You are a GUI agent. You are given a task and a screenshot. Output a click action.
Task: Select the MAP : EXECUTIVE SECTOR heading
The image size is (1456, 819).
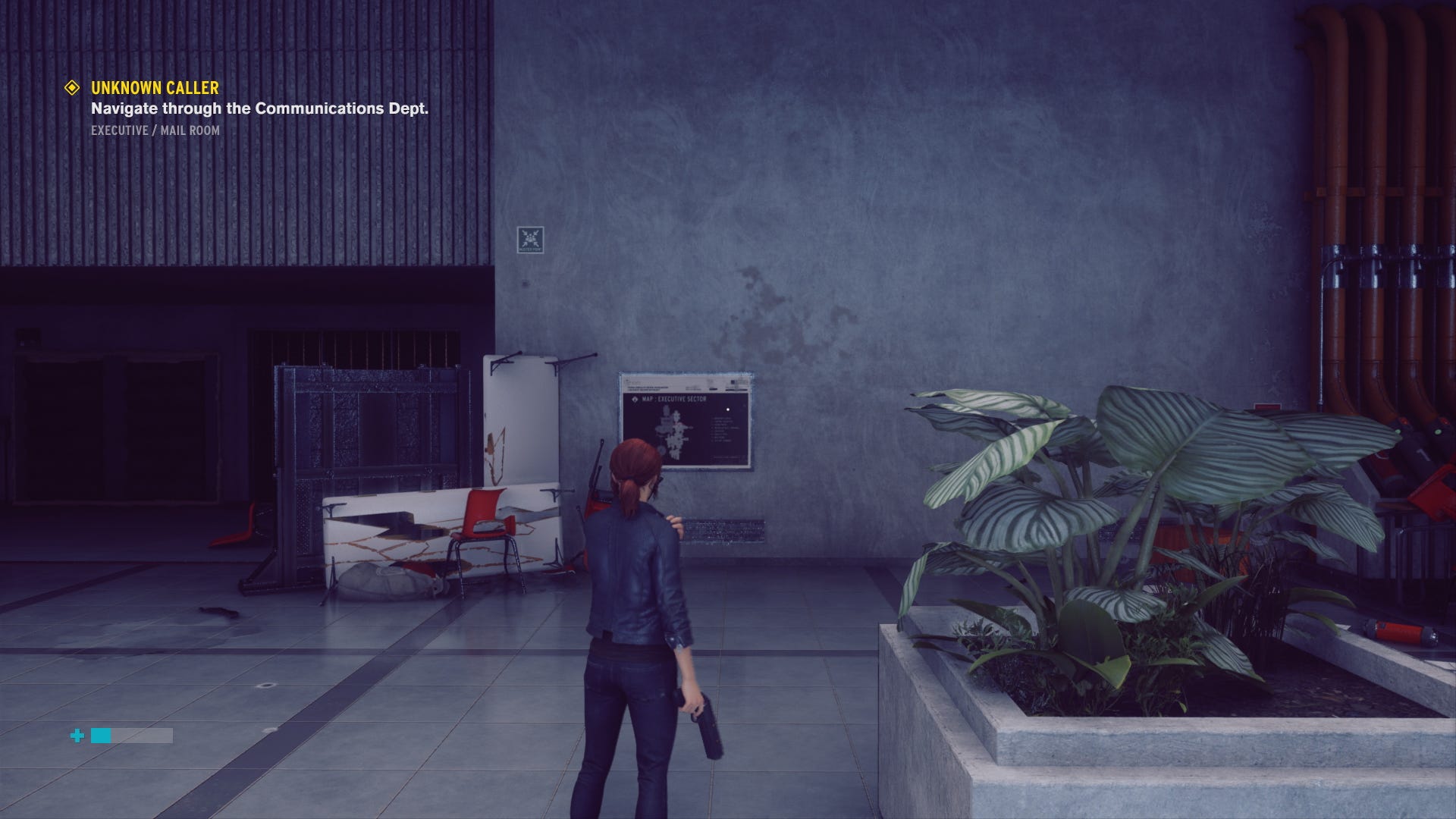(673, 400)
